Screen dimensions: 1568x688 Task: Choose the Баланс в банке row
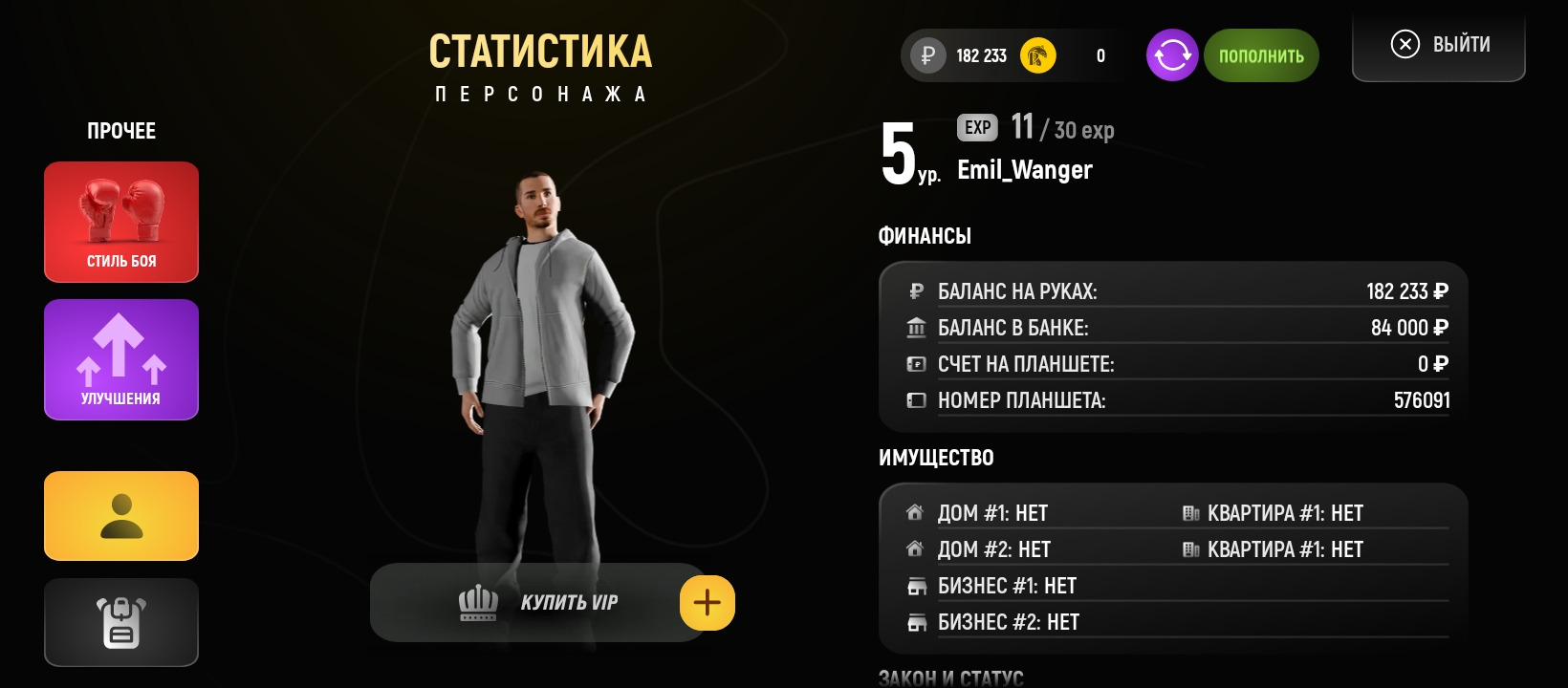[1176, 328]
